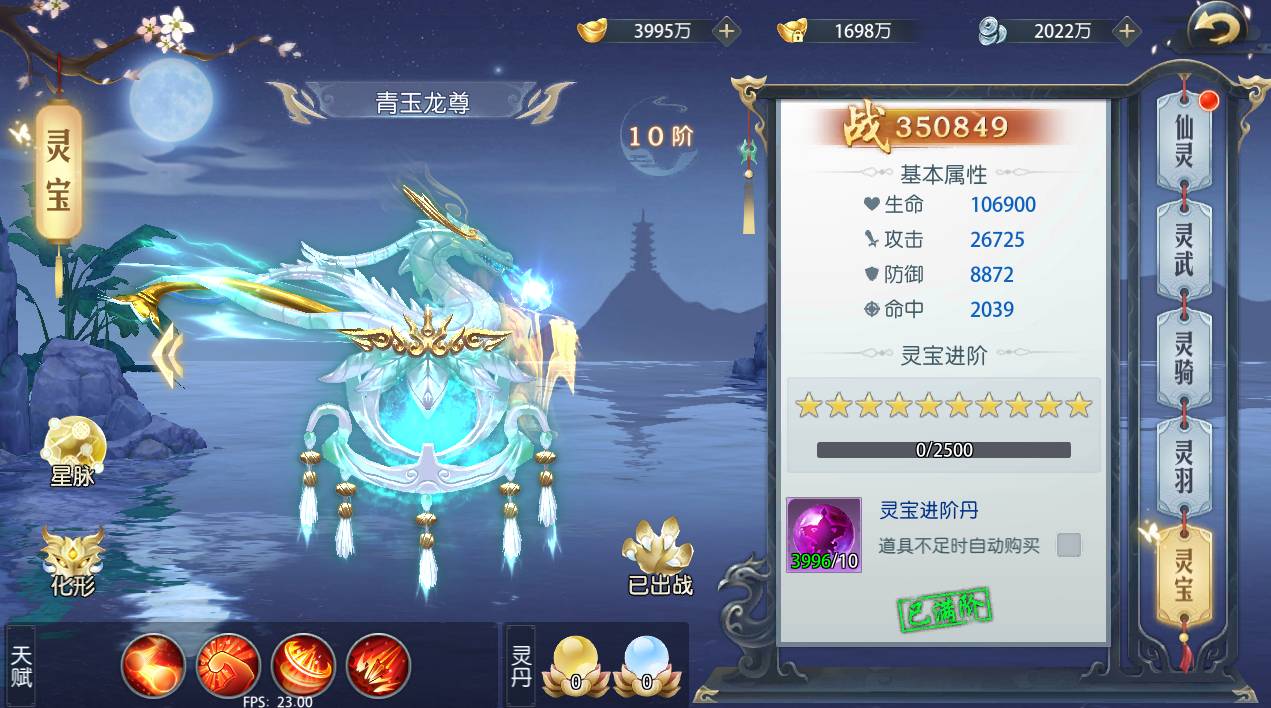This screenshot has width=1271, height=708.
Task: Click the 已出战 deployed lotus icon
Action: pyautogui.click(x=659, y=557)
